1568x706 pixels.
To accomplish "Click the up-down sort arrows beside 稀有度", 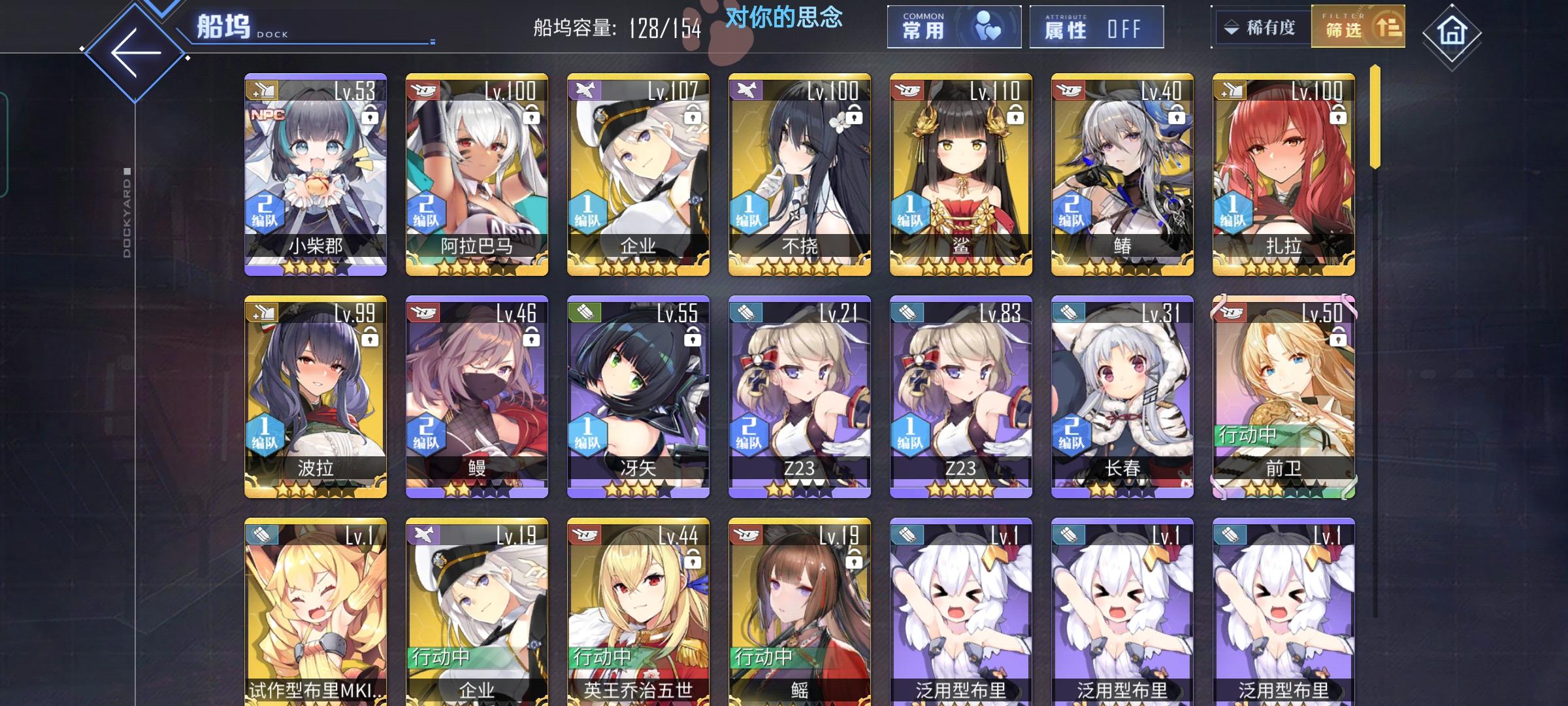I will (x=1232, y=27).
